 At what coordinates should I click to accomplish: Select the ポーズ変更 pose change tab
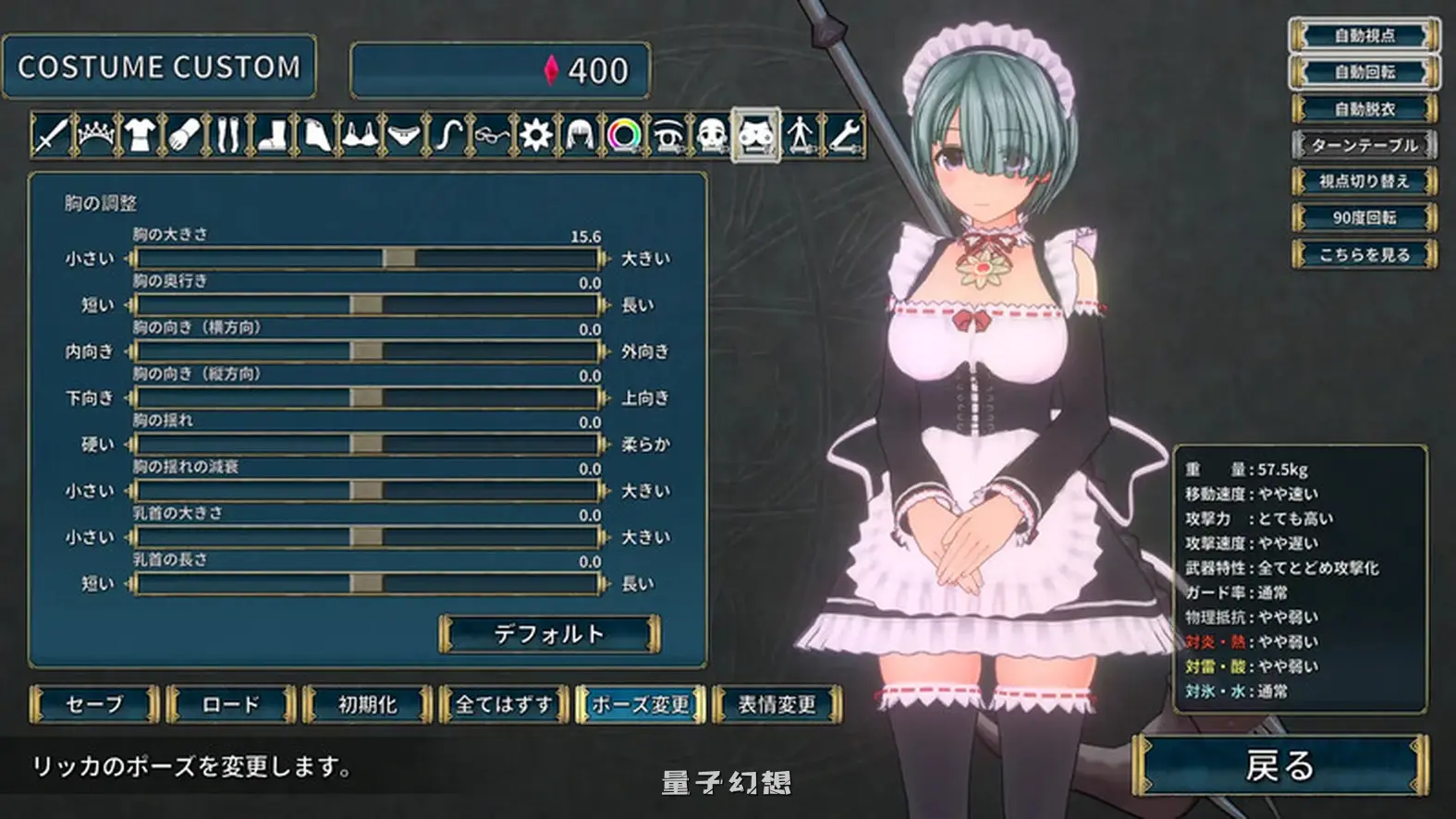(x=642, y=704)
